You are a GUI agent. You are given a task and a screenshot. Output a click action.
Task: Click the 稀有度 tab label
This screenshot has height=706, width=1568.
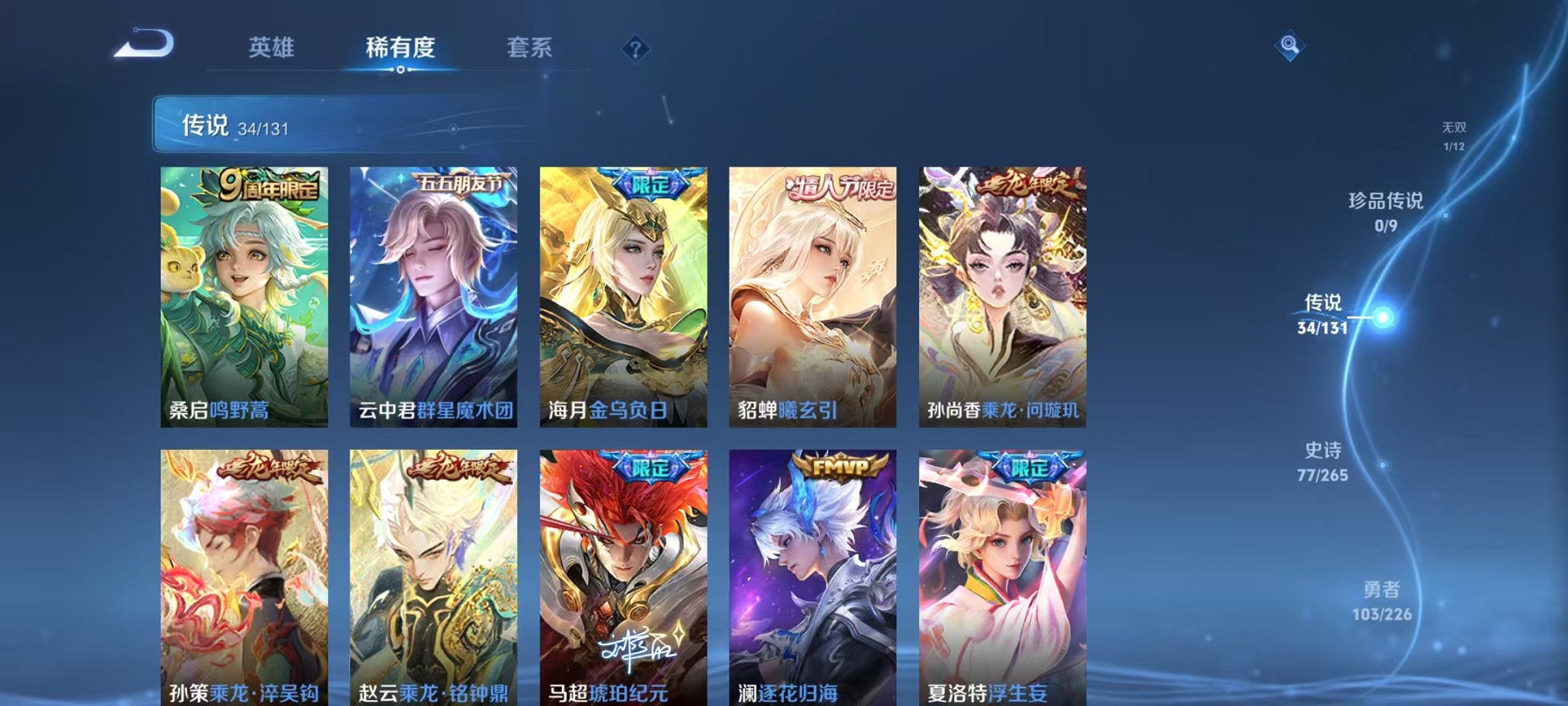[x=399, y=48]
